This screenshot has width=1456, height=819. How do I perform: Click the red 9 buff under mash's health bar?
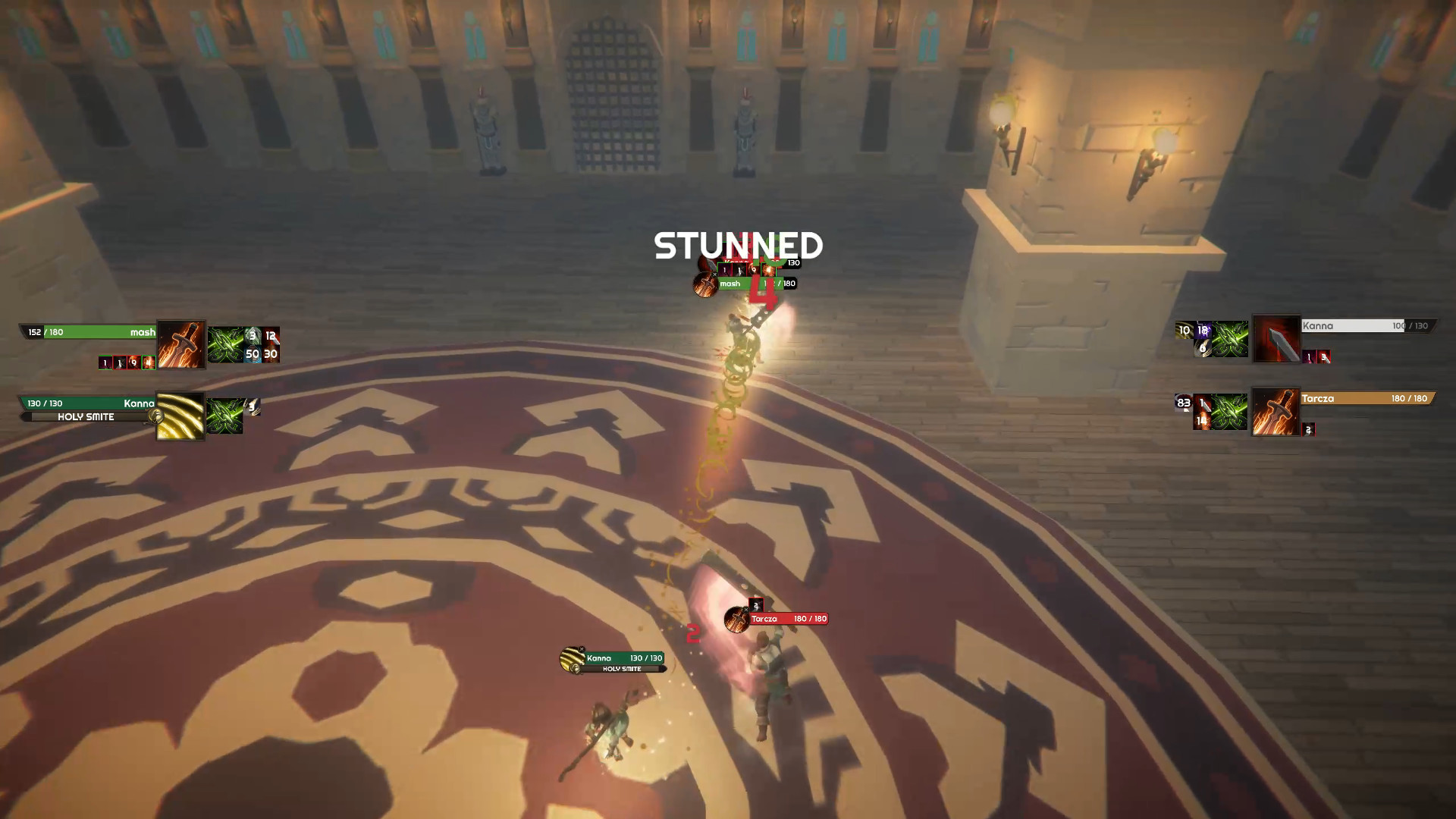133,362
